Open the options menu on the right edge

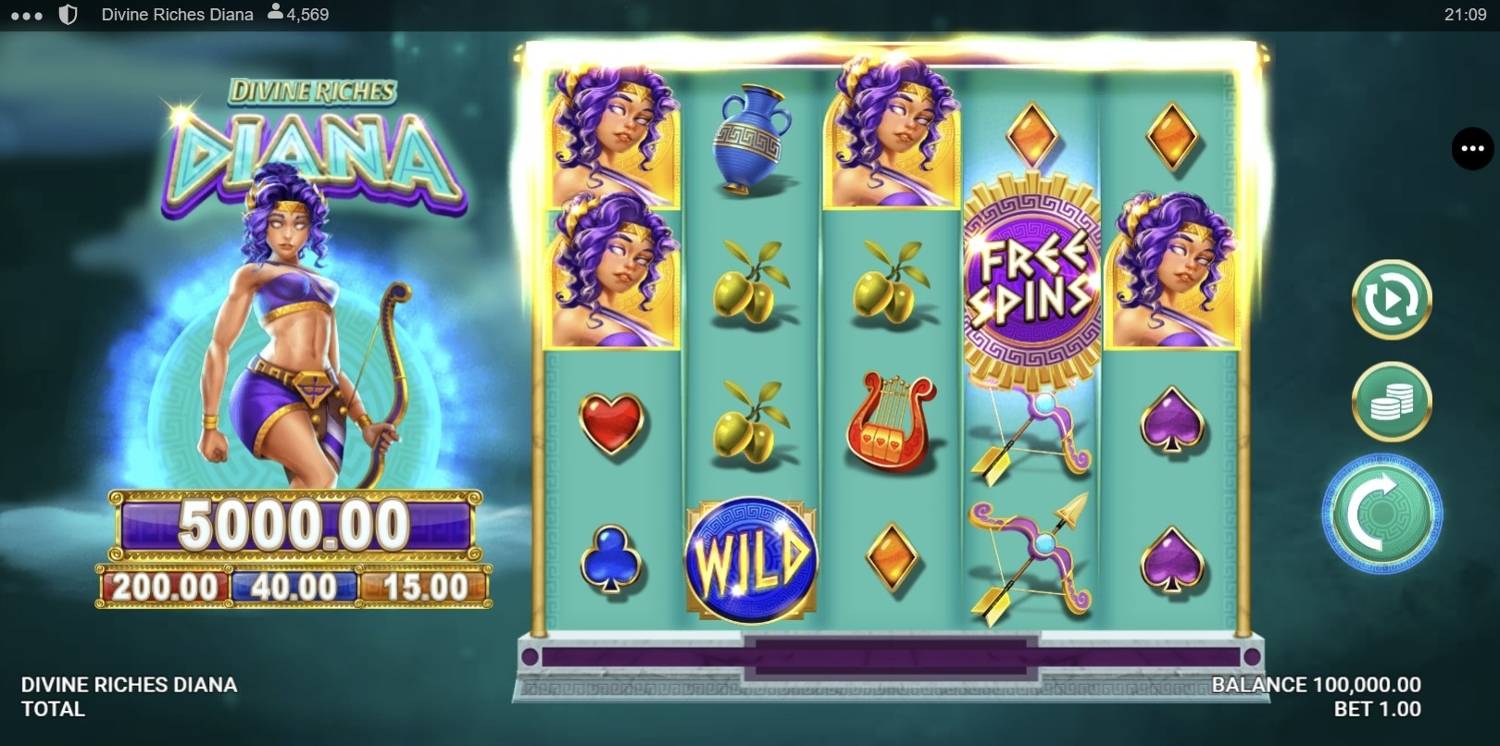pos(1471,148)
